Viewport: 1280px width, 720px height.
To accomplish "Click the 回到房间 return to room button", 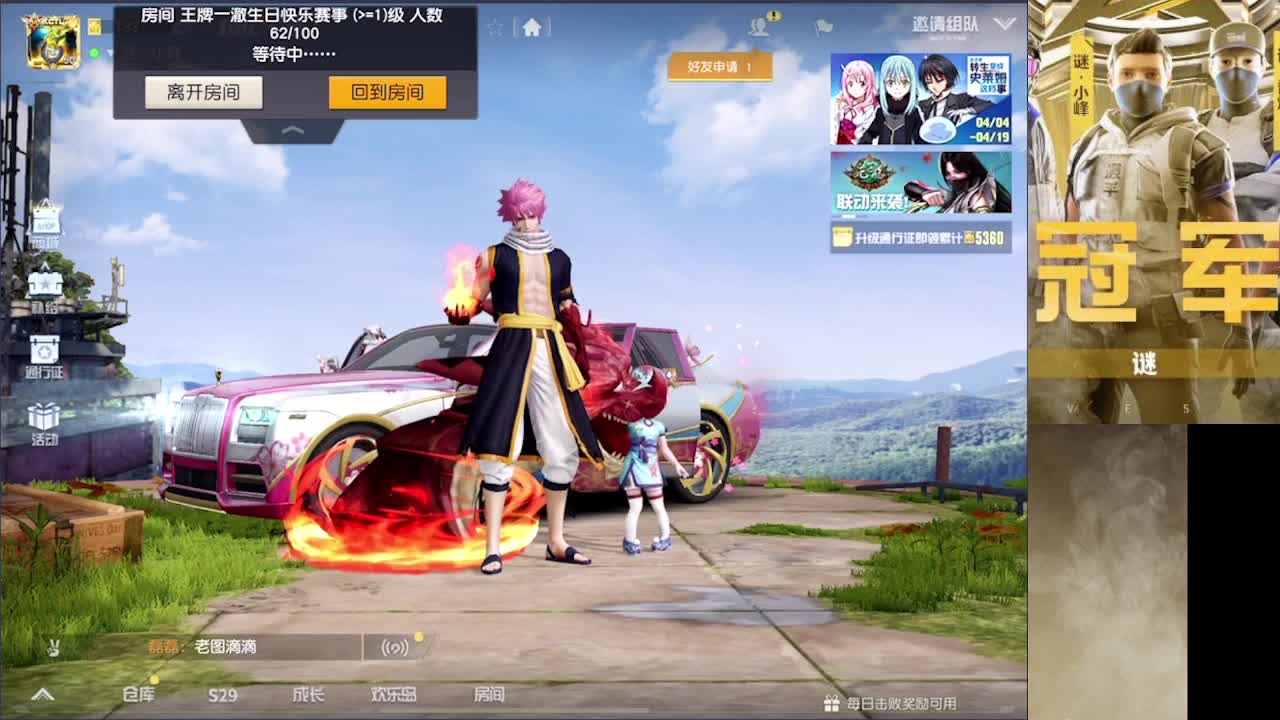I will [x=387, y=92].
